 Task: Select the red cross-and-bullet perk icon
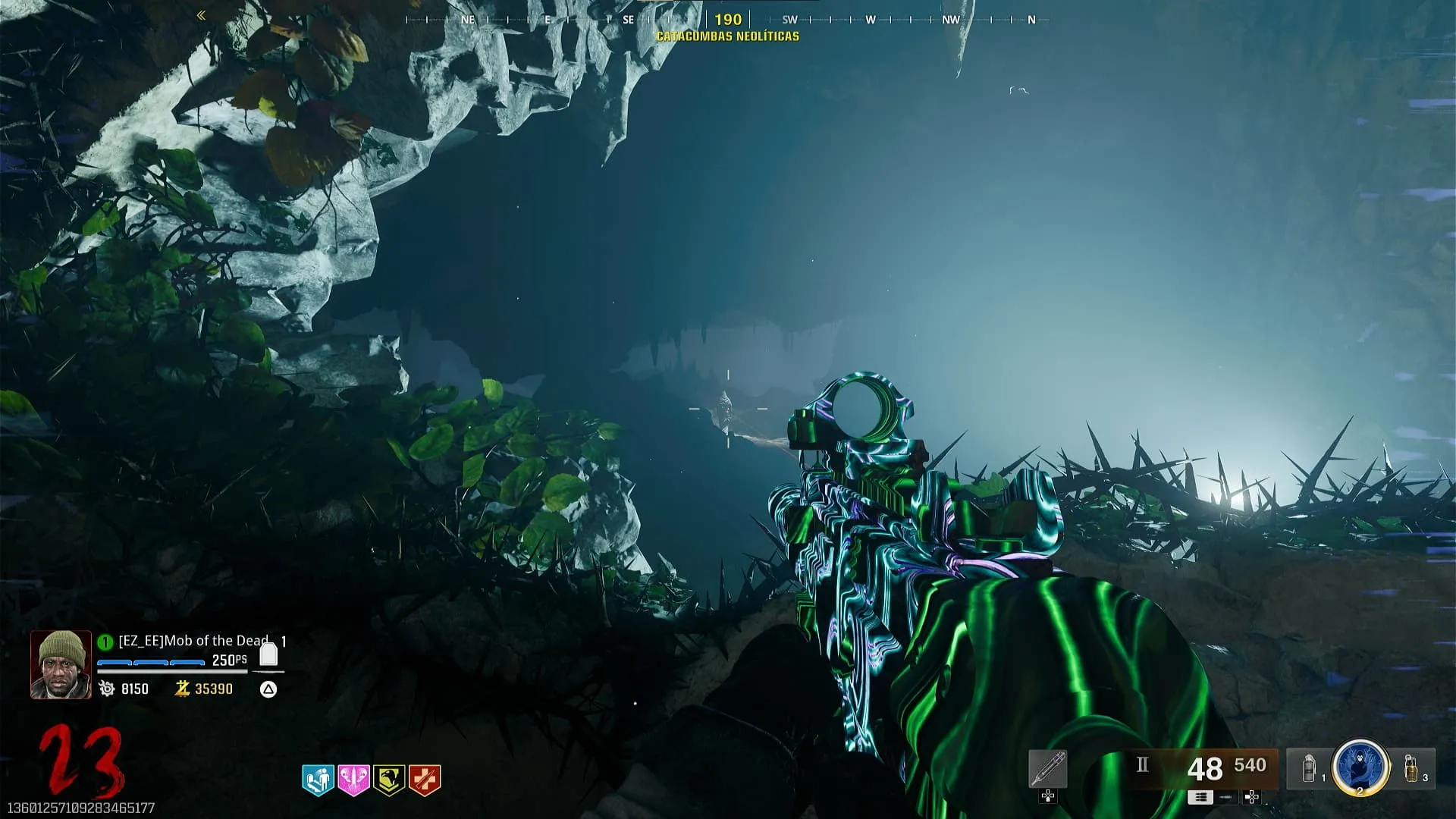coord(425,779)
